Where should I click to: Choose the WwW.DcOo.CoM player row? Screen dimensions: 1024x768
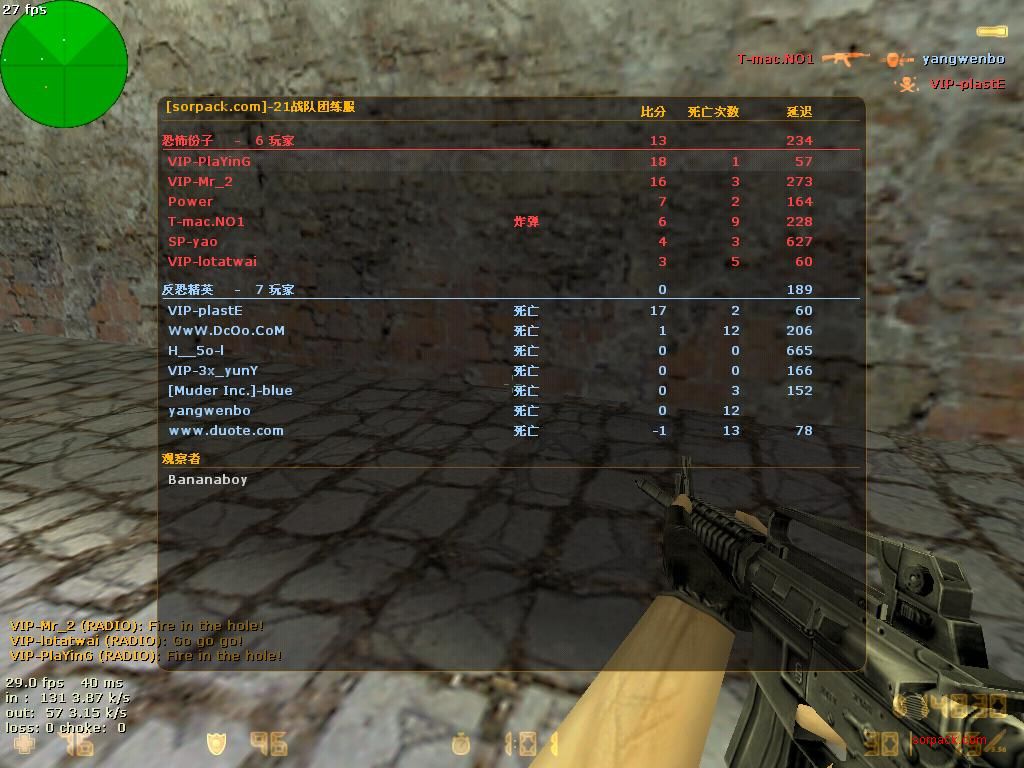pos(226,330)
